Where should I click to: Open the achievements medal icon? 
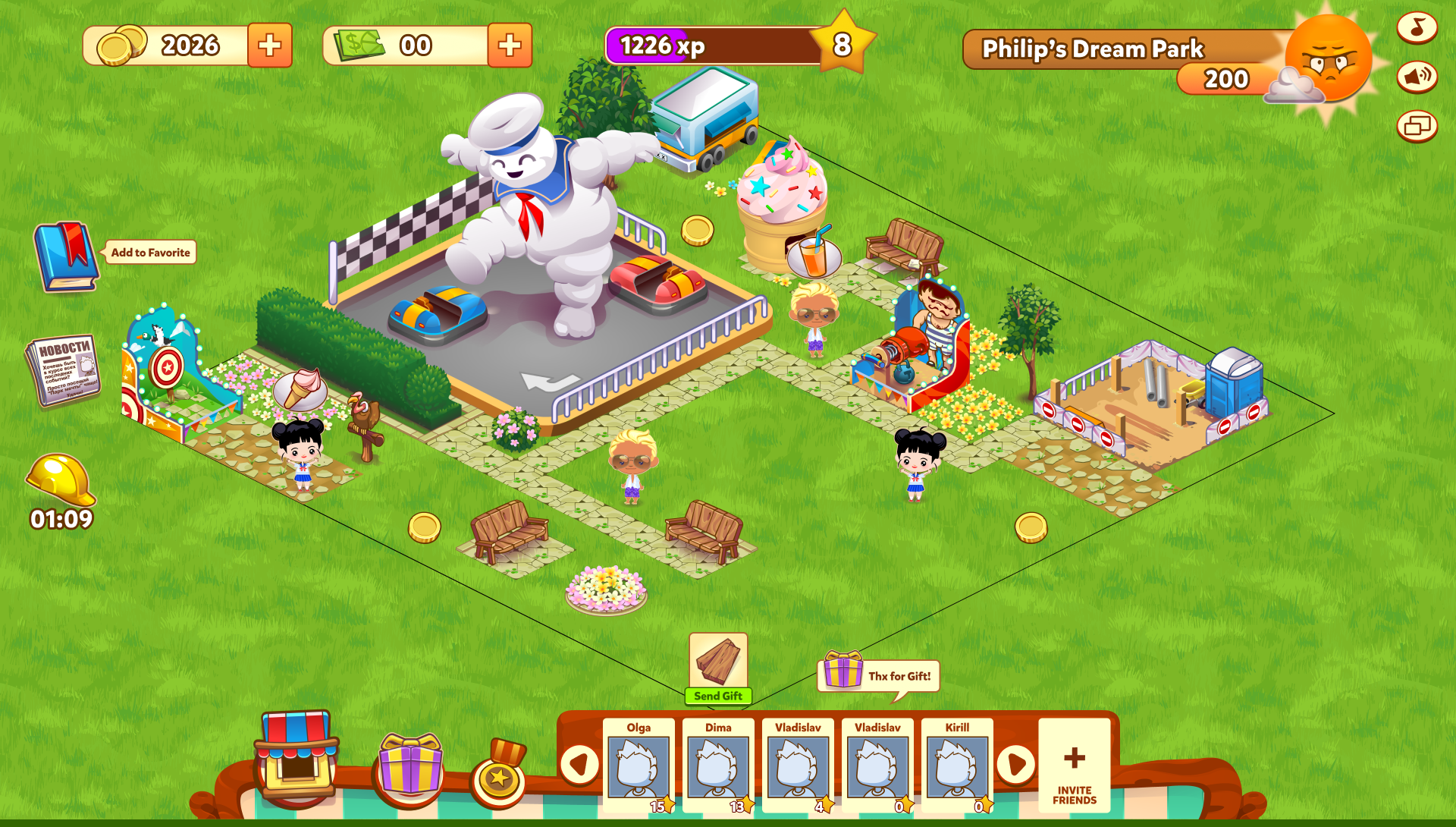[499, 772]
